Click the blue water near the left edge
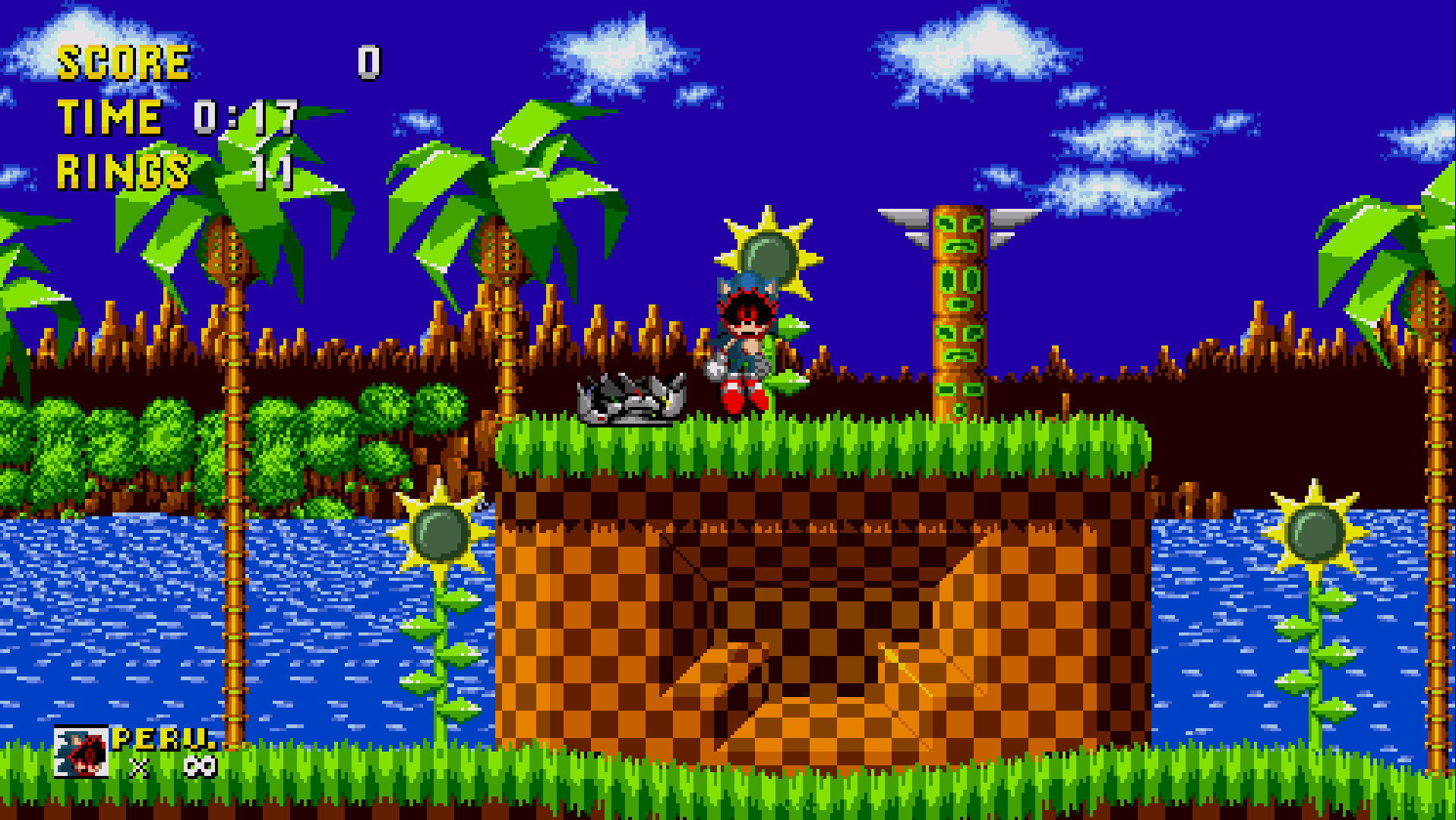 click(91, 607)
